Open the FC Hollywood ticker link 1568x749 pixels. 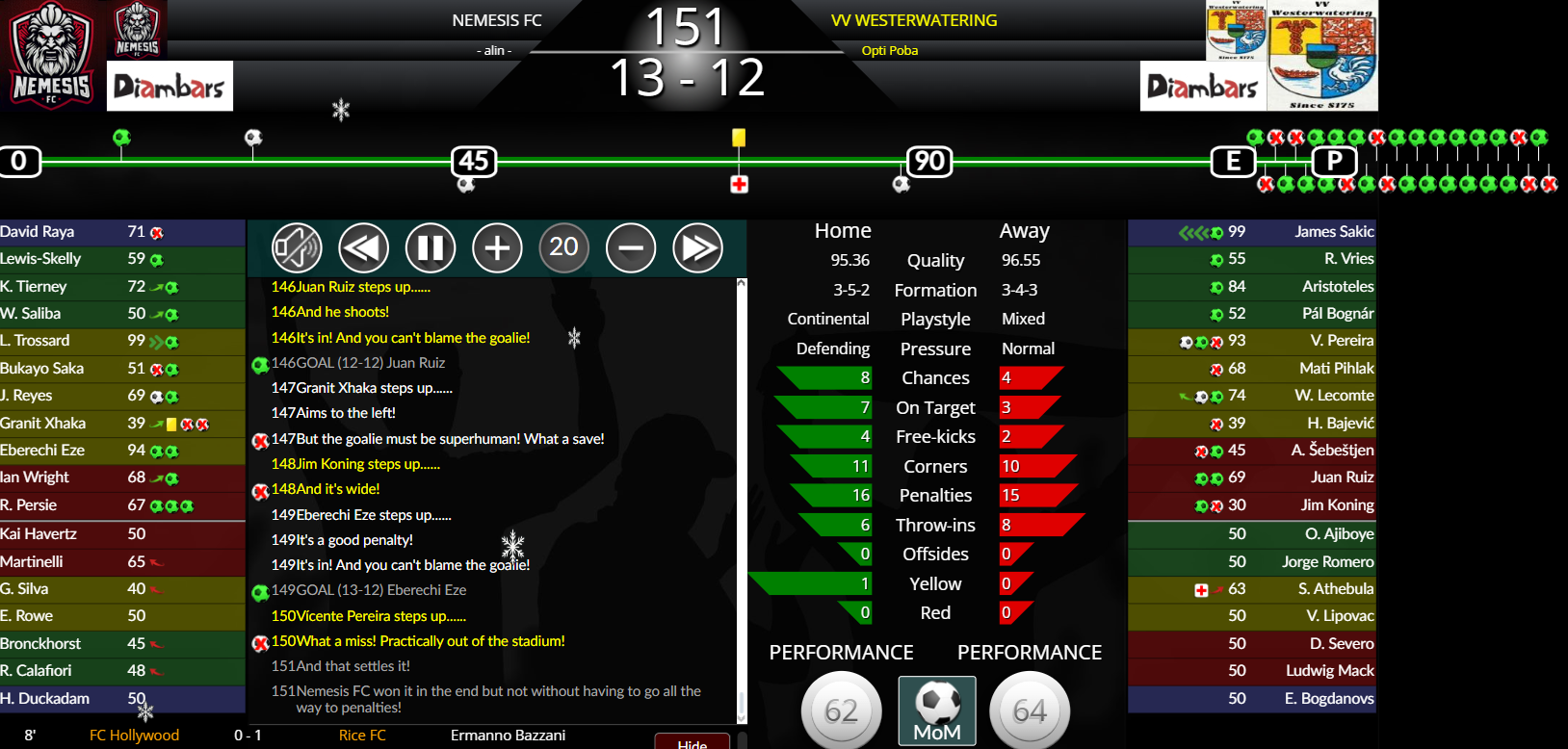pyautogui.click(x=134, y=736)
